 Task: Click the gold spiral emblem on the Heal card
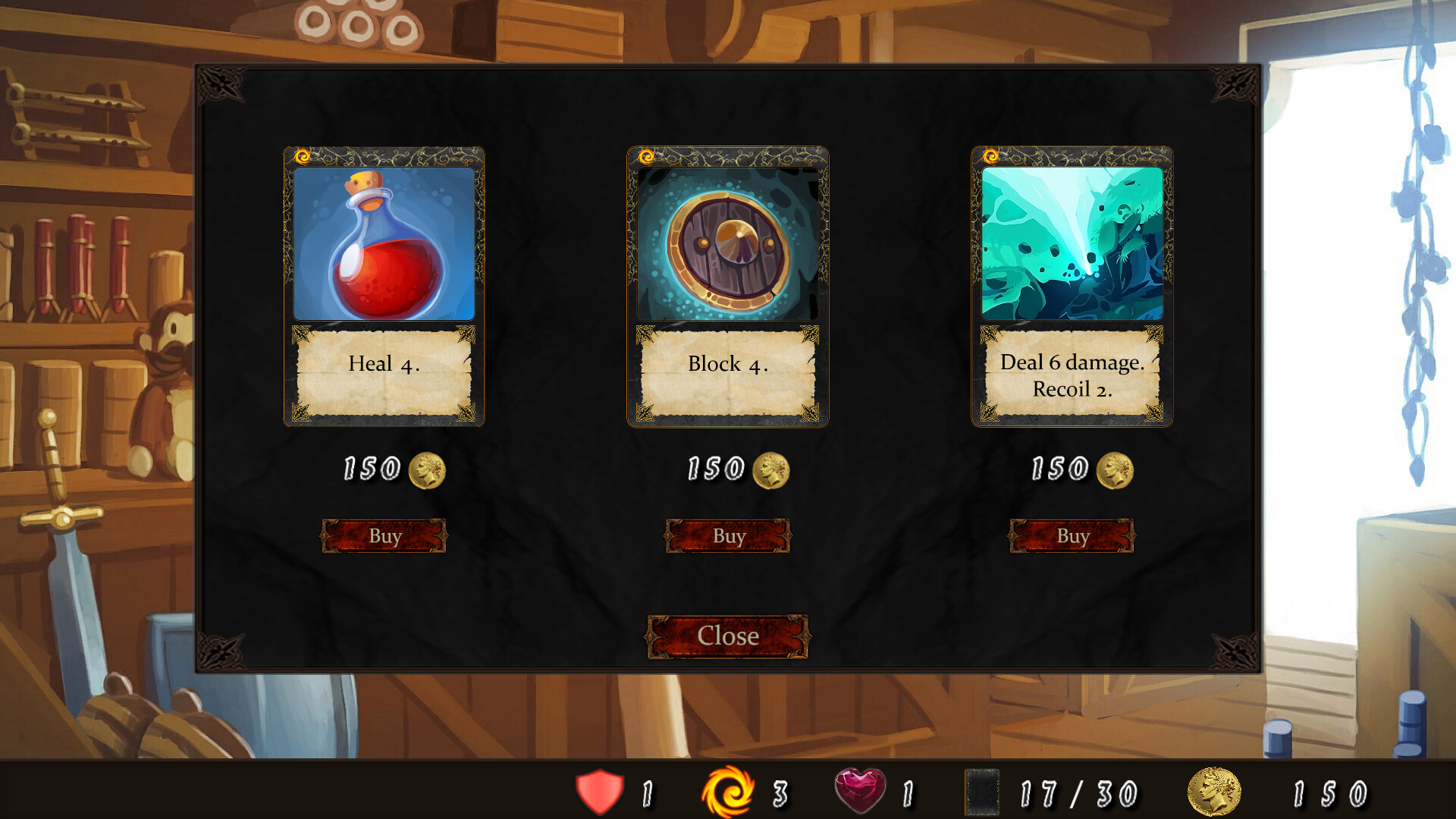click(303, 156)
